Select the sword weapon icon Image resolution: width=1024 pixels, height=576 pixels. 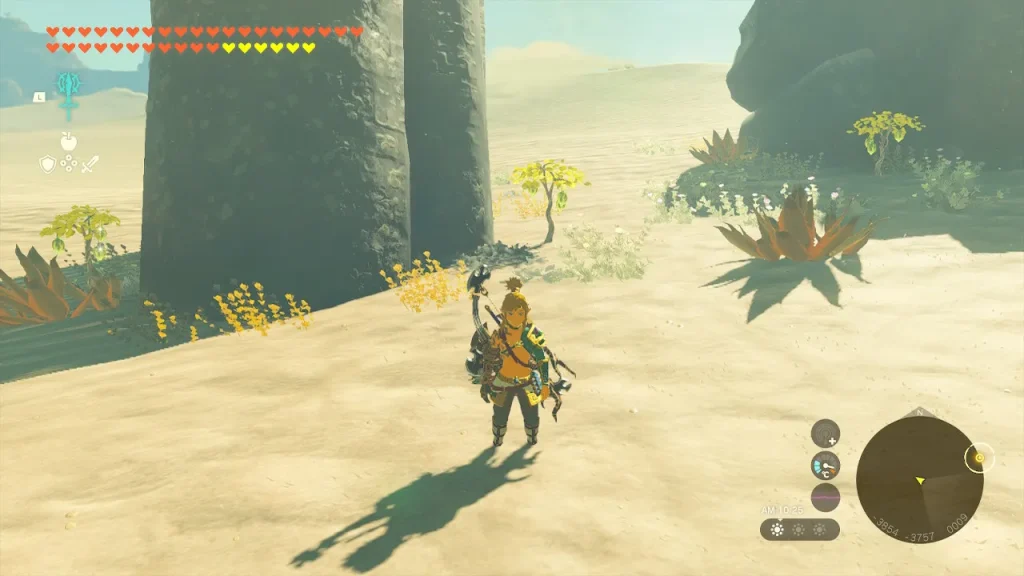click(x=89, y=164)
